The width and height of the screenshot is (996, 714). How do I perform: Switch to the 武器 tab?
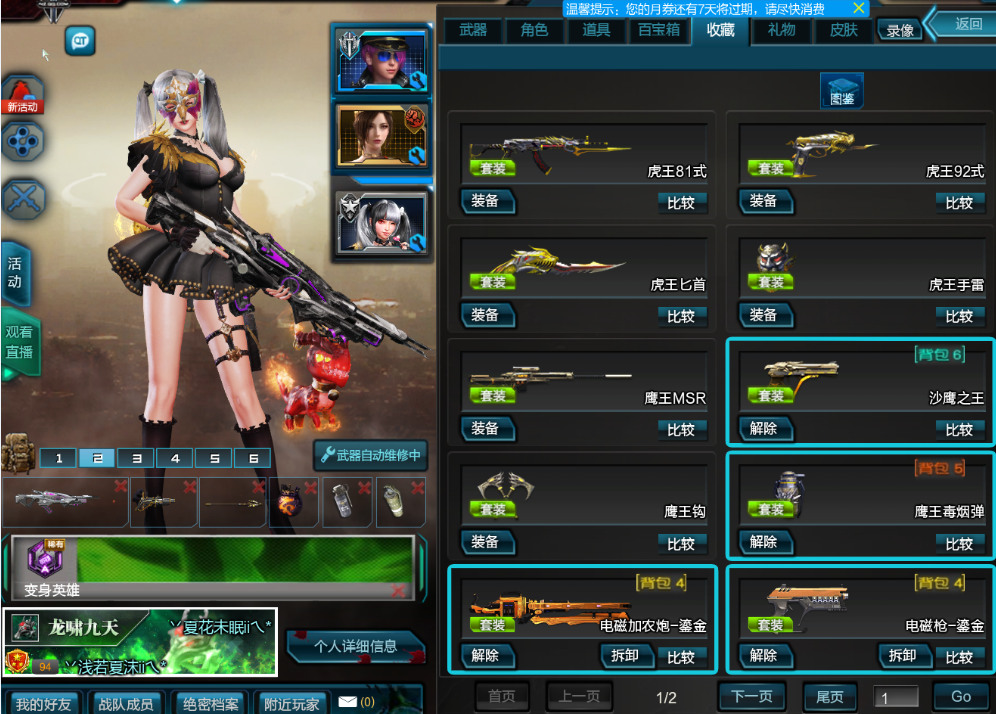(473, 30)
